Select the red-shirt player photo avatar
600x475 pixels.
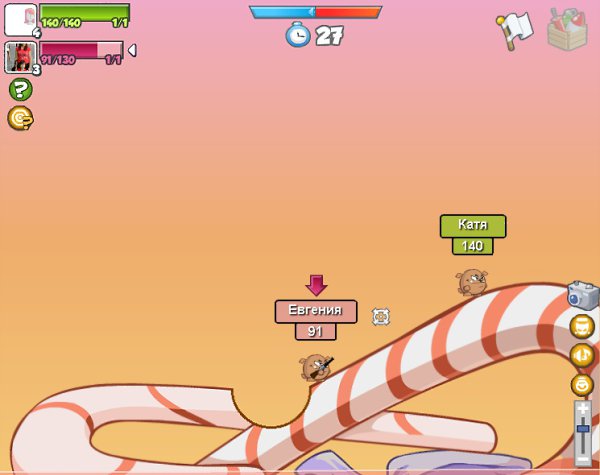tap(20, 57)
